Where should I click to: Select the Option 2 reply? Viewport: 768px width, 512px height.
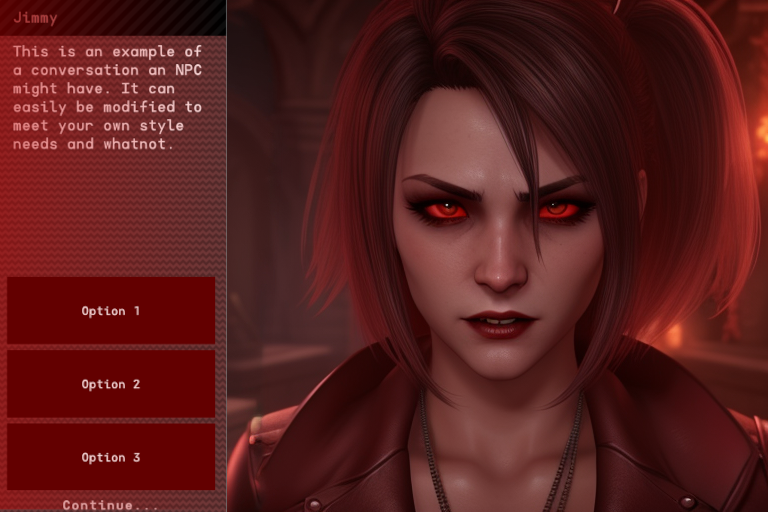click(111, 384)
